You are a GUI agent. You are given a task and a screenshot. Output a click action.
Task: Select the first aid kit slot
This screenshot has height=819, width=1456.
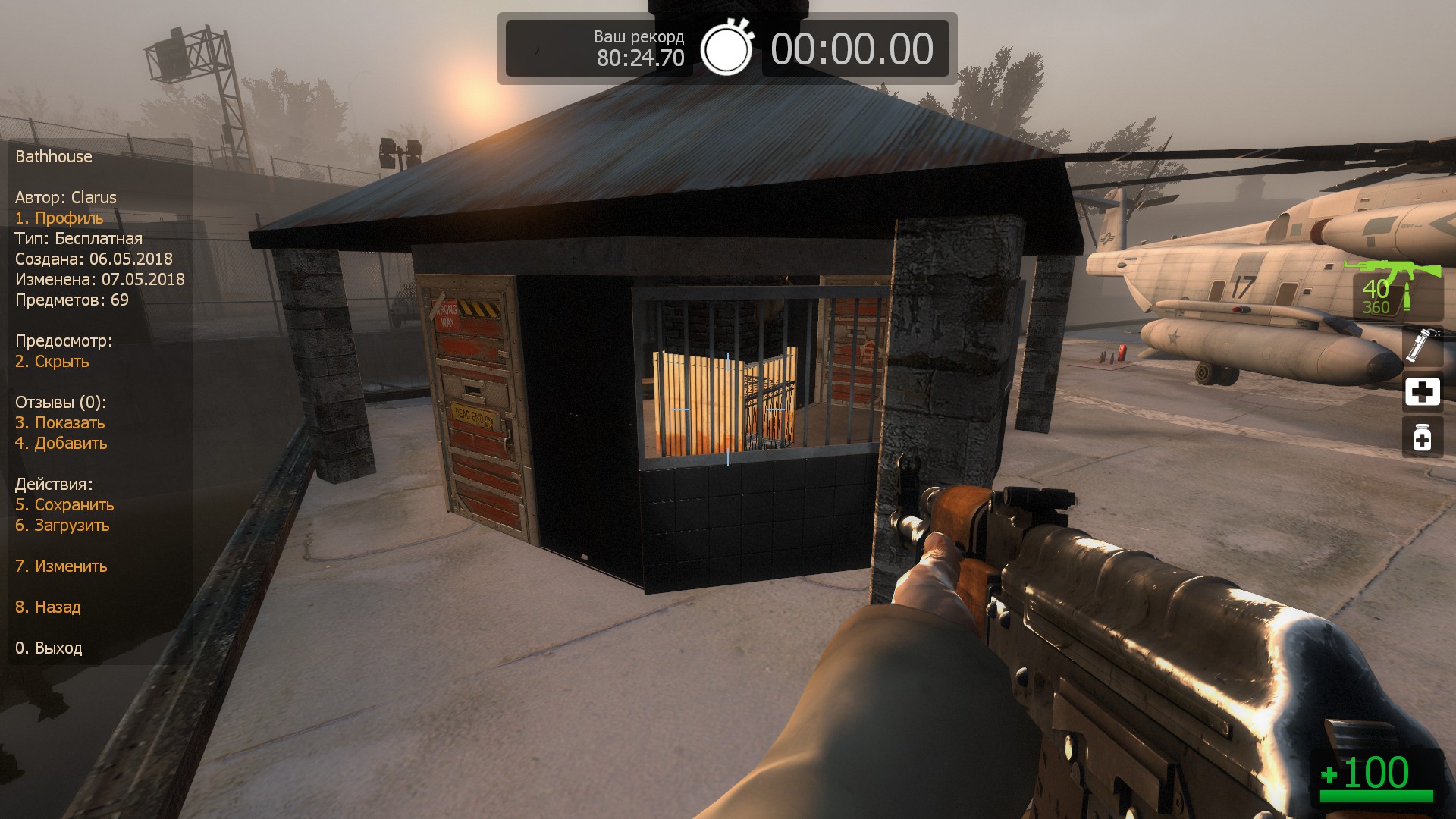click(x=1422, y=392)
